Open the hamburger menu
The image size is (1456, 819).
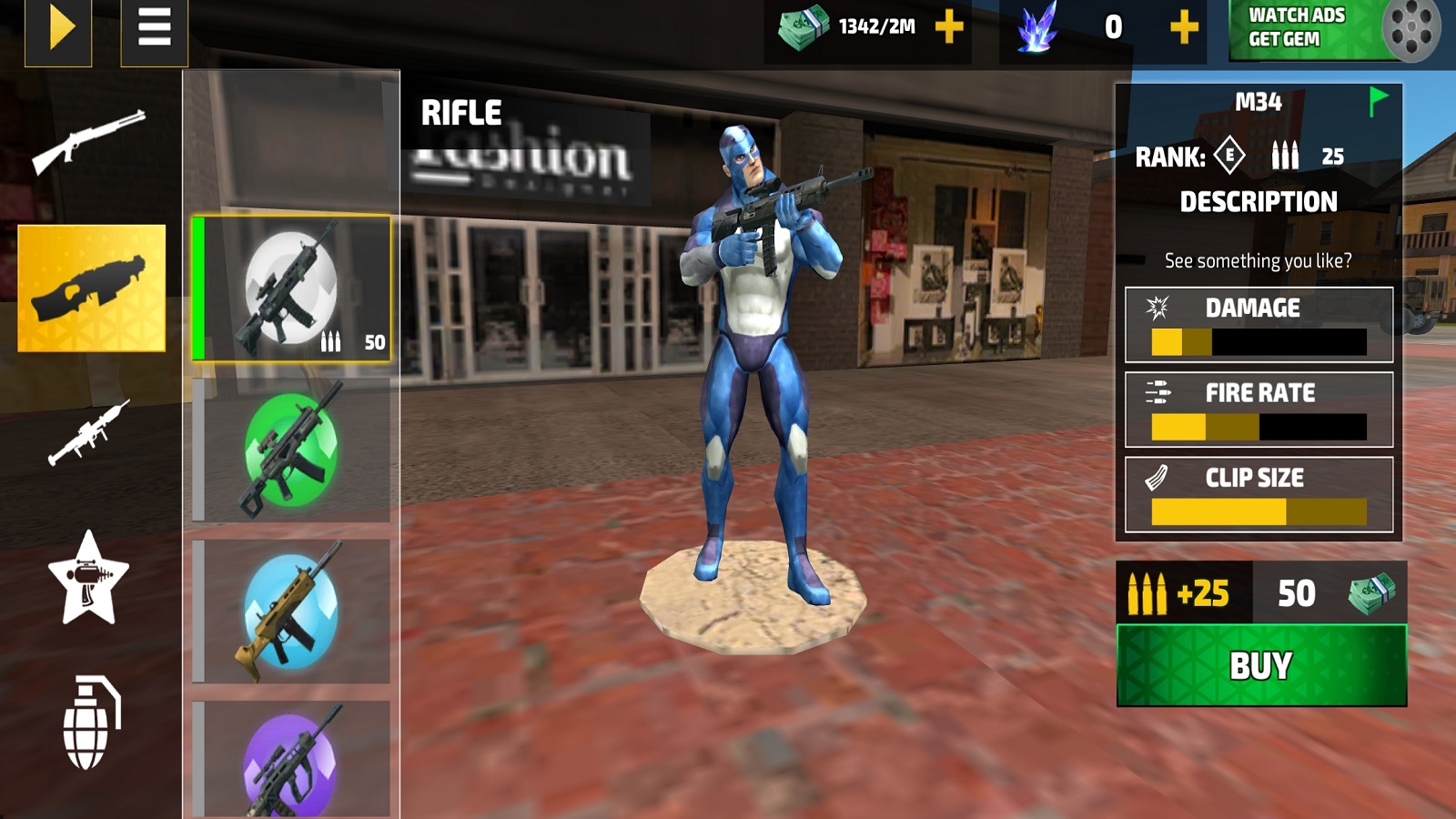pos(154,29)
